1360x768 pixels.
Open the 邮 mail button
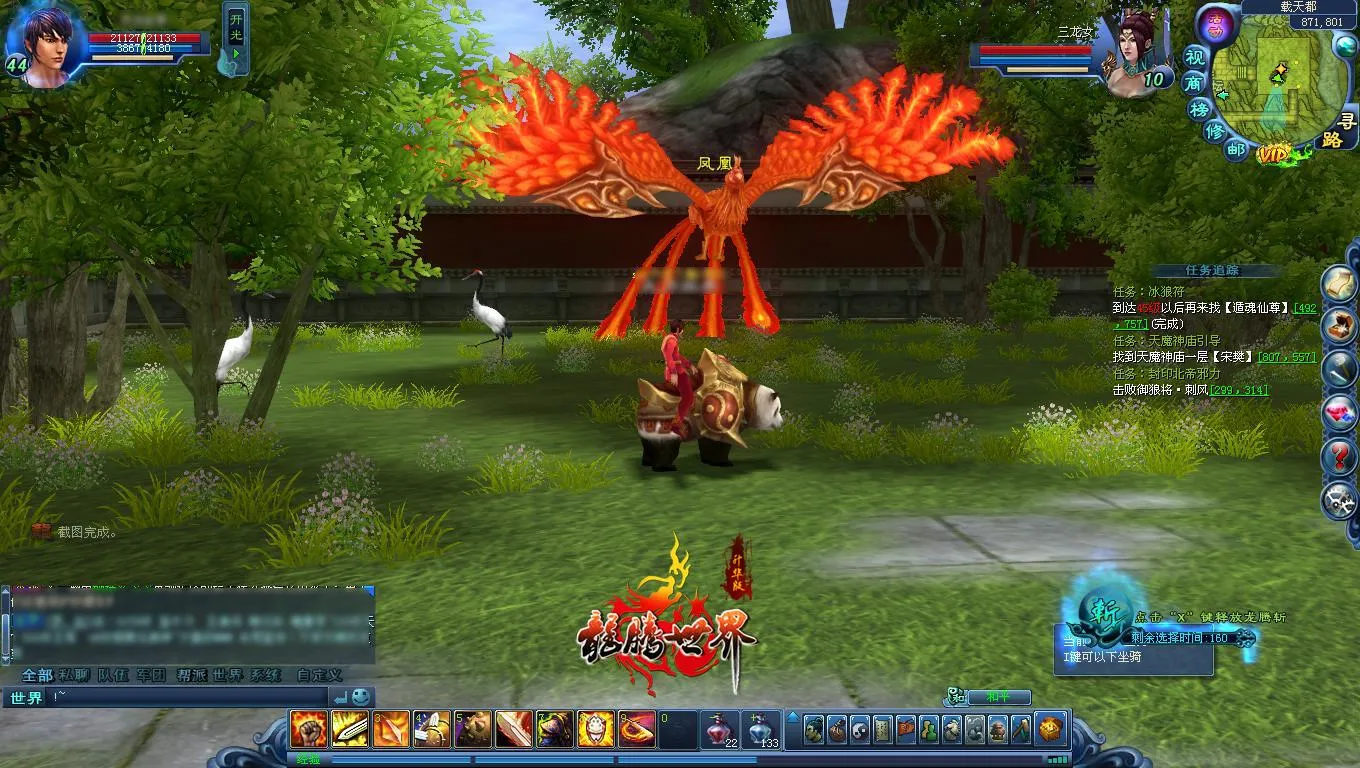1236,149
